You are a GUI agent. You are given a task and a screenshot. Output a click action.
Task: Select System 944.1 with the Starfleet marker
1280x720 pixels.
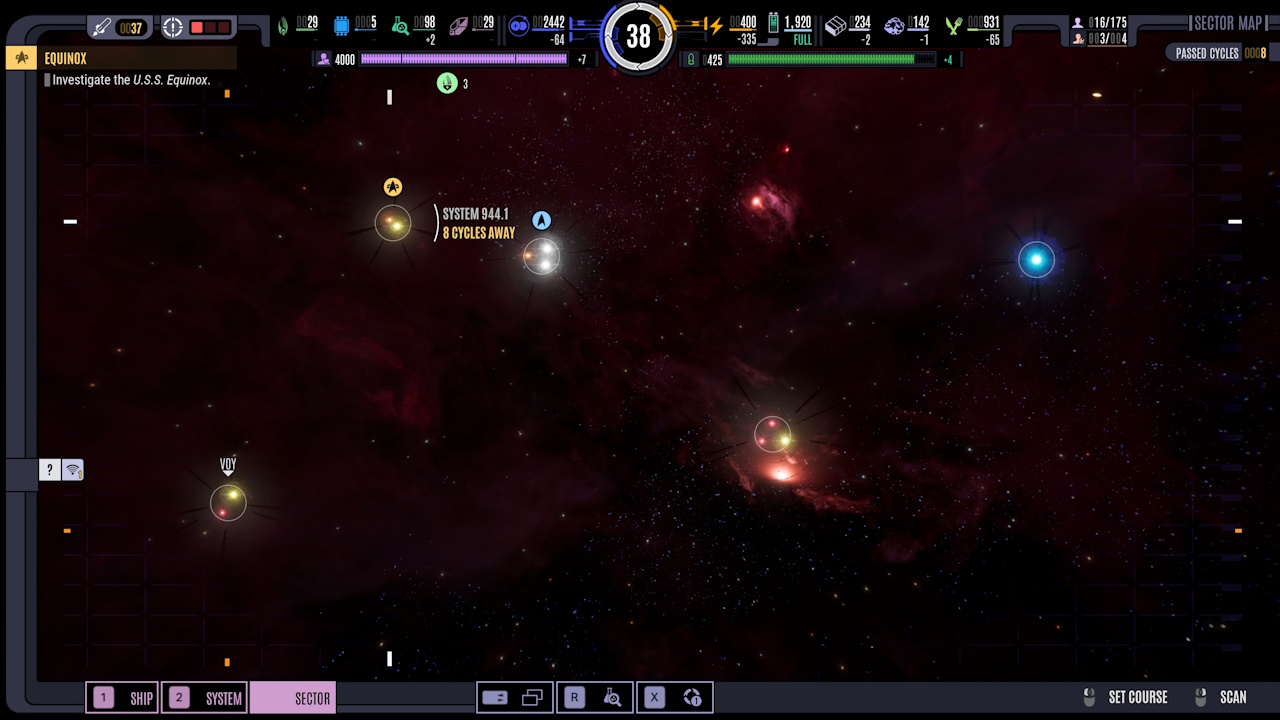pyautogui.click(x=393, y=223)
